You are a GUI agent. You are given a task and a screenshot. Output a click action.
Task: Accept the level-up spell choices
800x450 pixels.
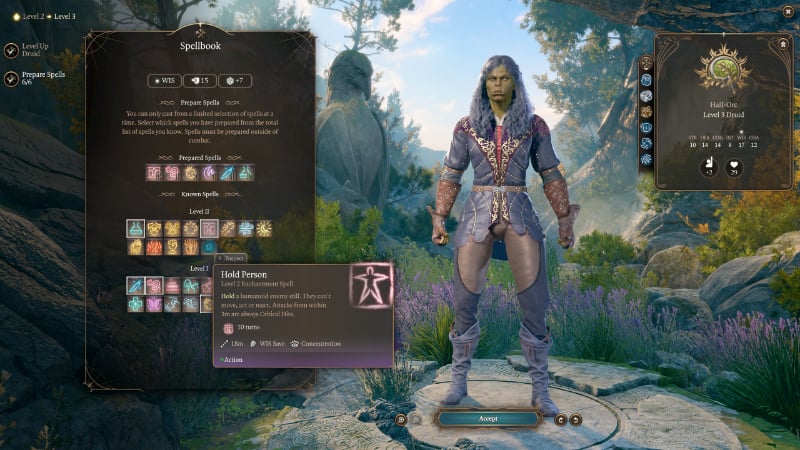(x=488, y=418)
